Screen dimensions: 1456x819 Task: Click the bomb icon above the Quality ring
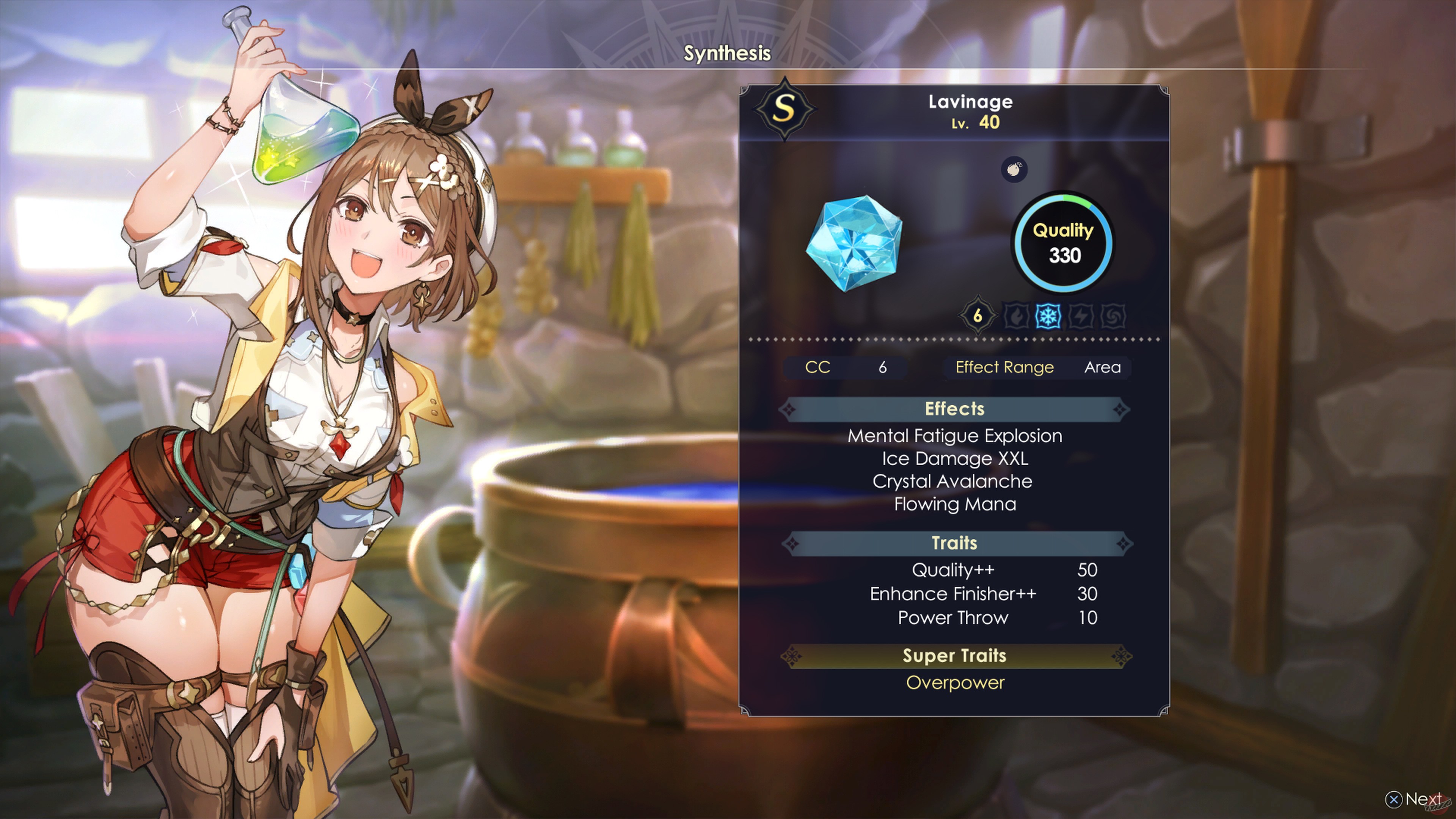[1014, 170]
